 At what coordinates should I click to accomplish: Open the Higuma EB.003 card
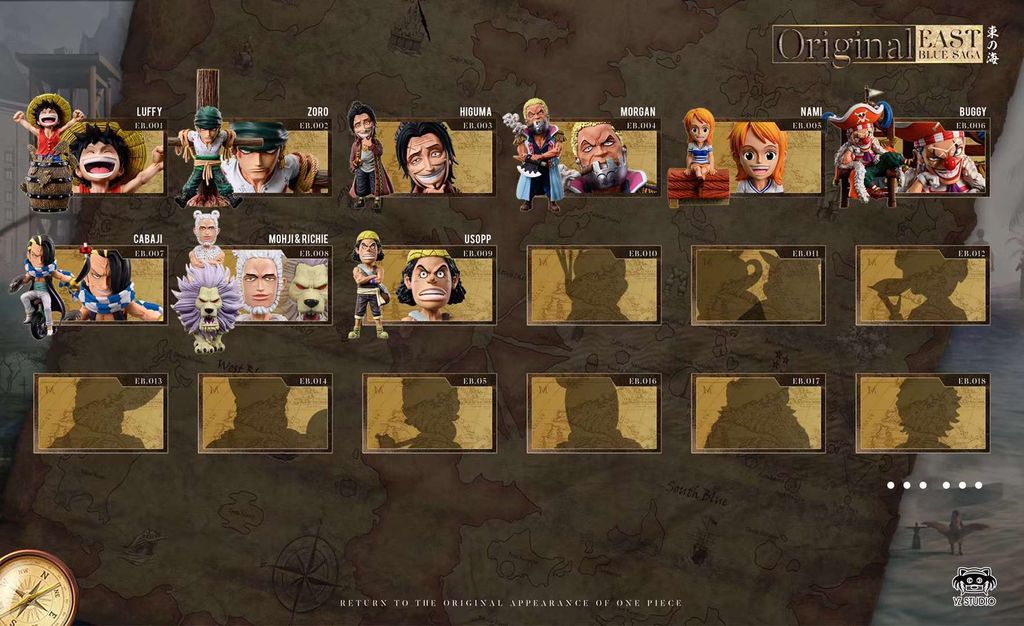click(430, 158)
